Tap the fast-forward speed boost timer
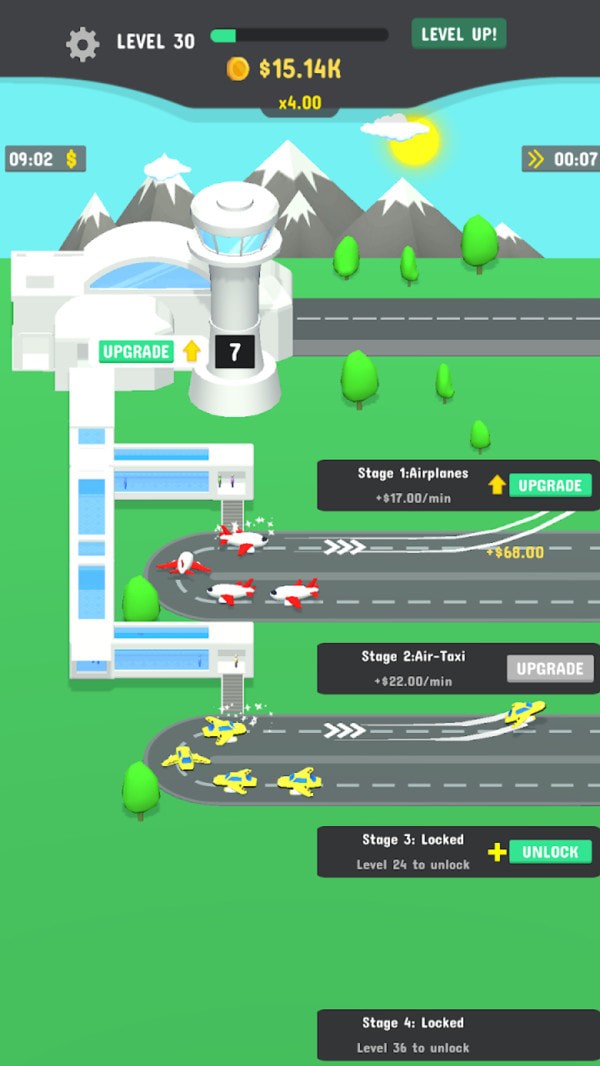600x1066 pixels. (x=561, y=159)
